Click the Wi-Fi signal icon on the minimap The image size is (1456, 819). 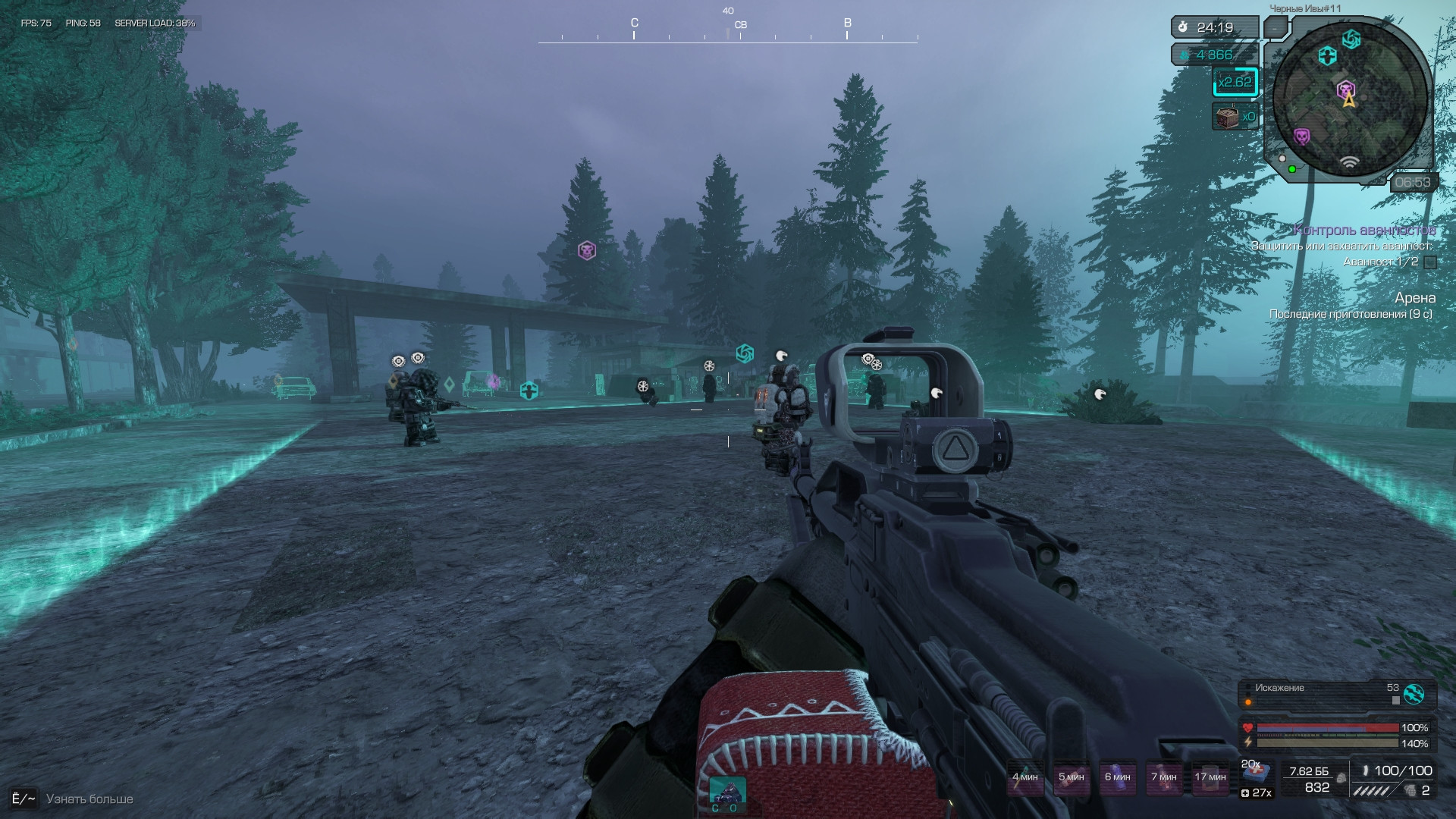(x=1349, y=162)
